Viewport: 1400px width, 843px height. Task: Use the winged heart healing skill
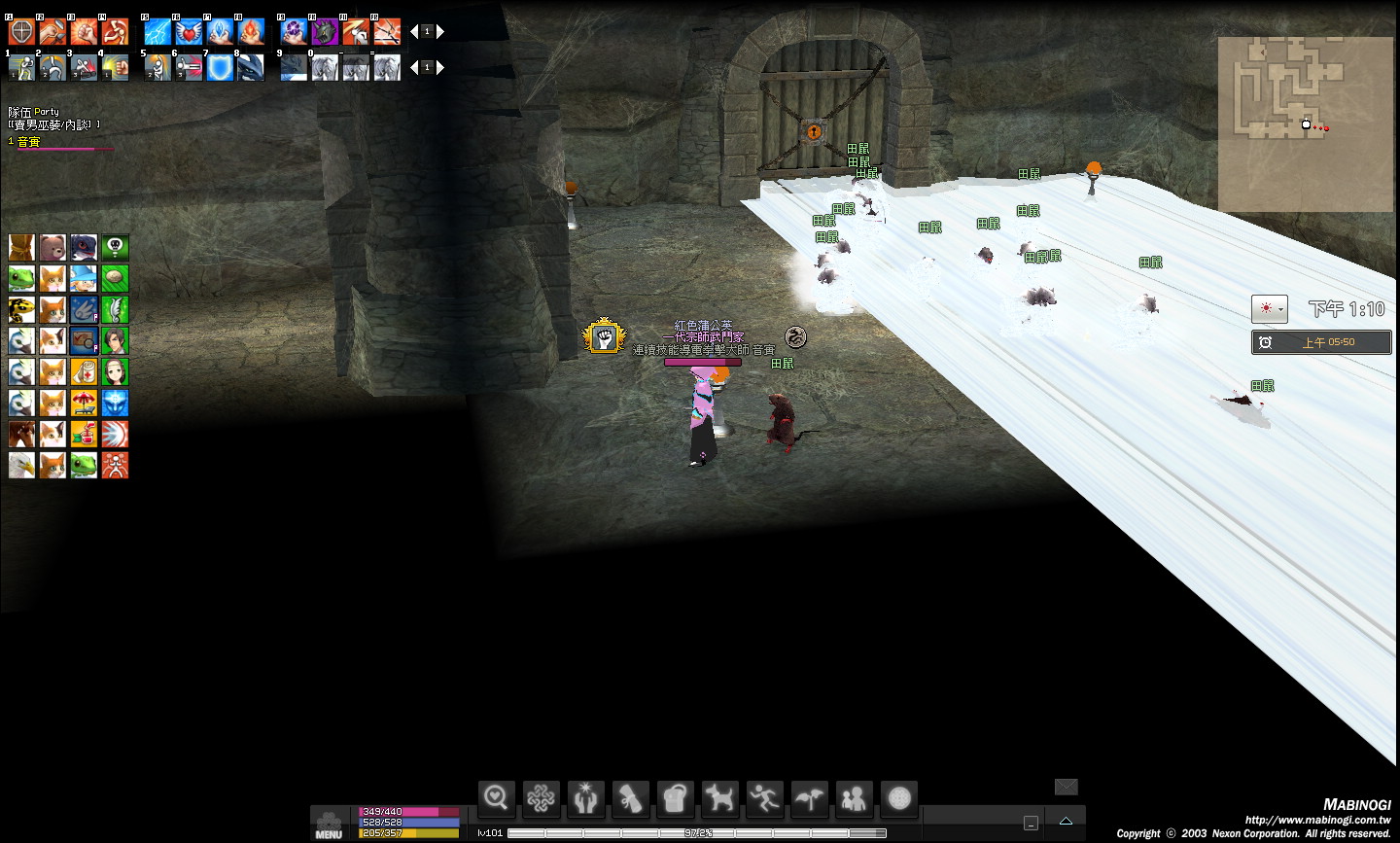tap(189, 32)
